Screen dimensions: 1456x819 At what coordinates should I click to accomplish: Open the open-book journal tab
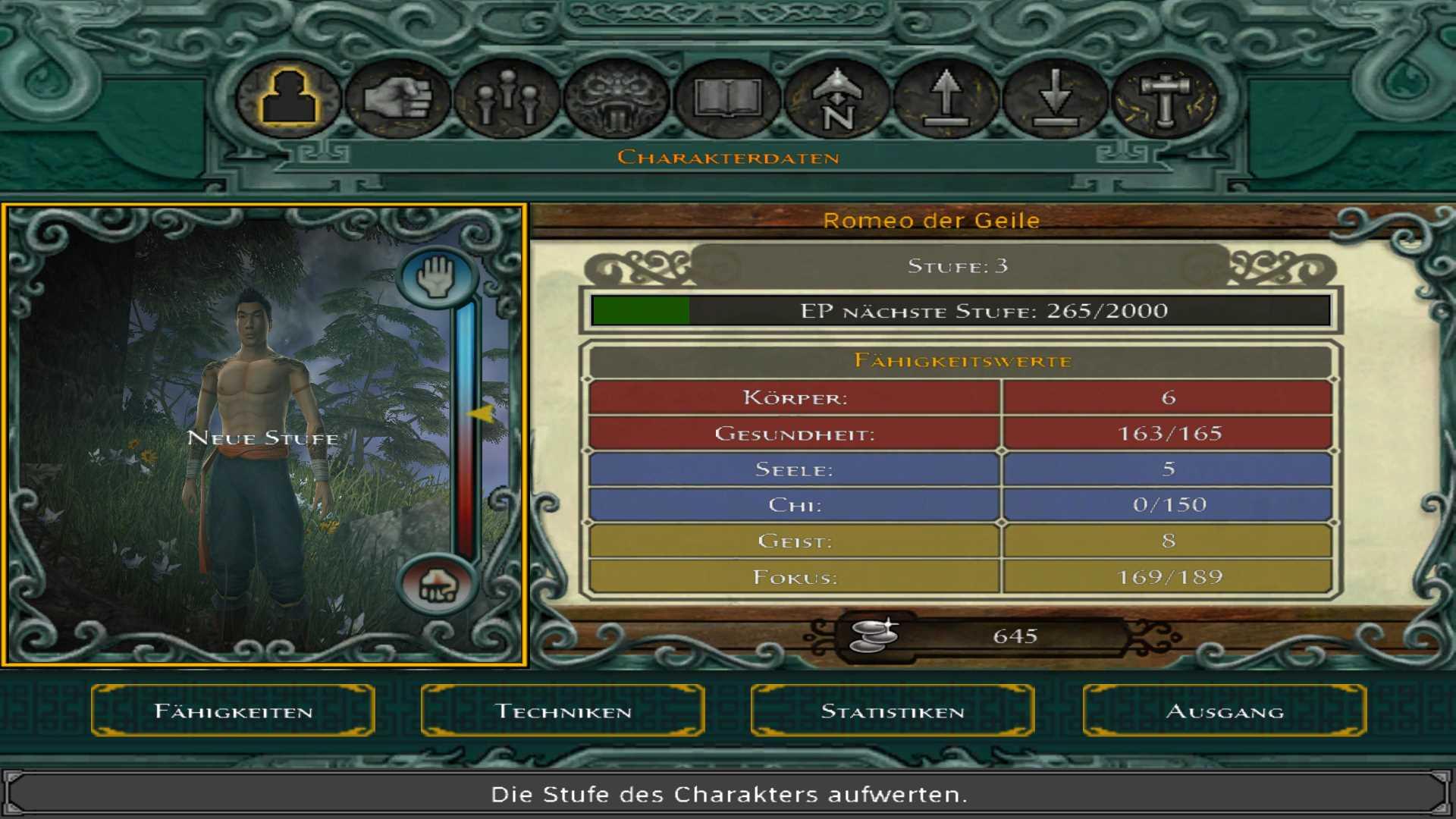point(726,99)
